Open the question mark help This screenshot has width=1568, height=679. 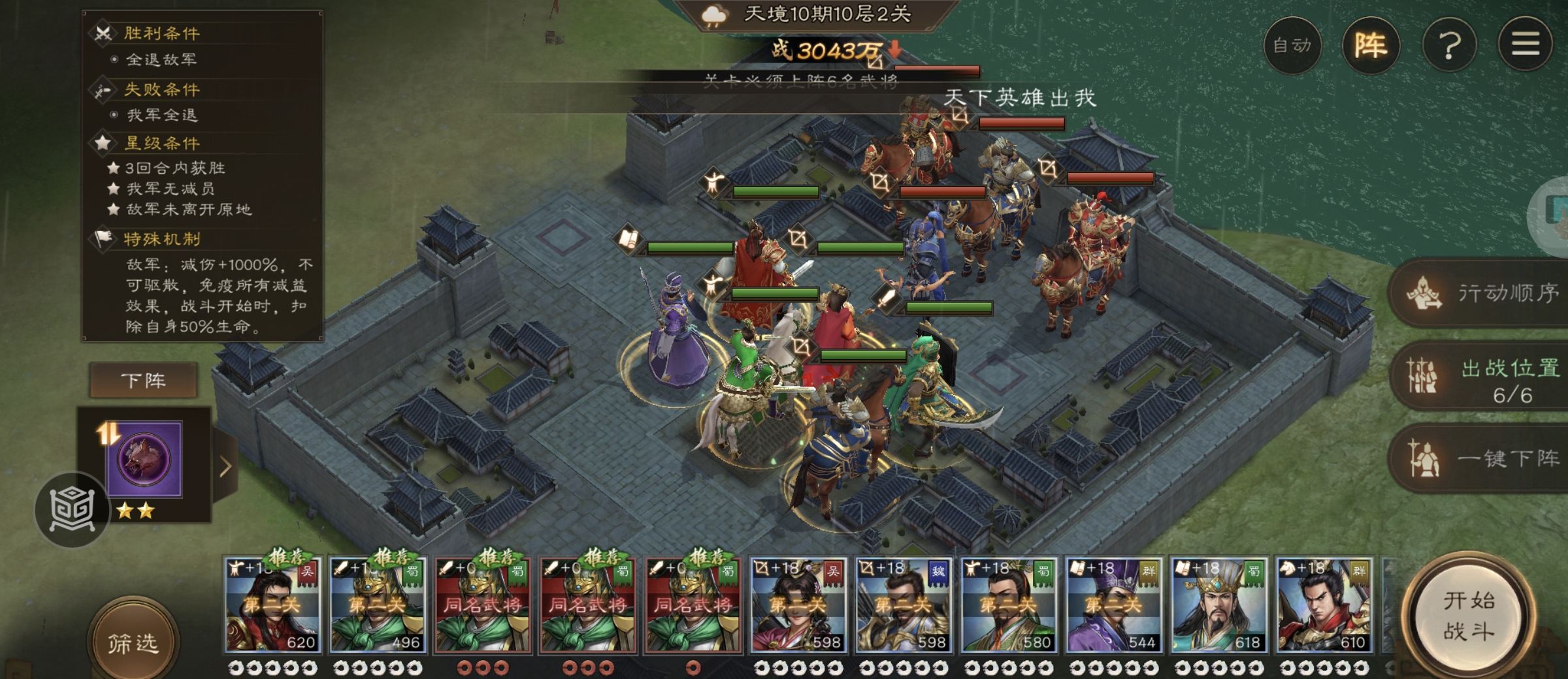coord(1449,46)
